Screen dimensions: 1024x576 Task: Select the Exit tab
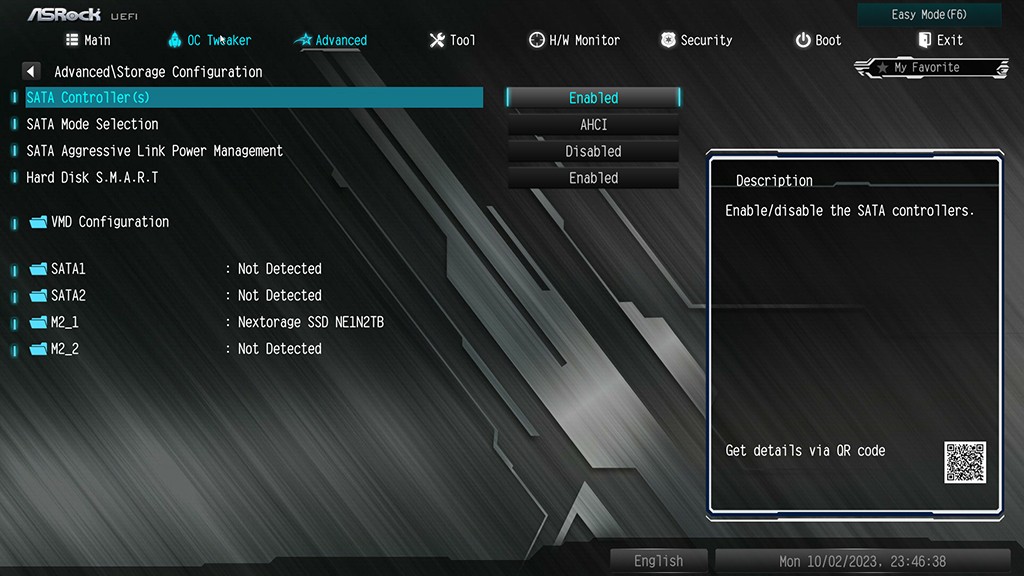pyautogui.click(x=940, y=40)
